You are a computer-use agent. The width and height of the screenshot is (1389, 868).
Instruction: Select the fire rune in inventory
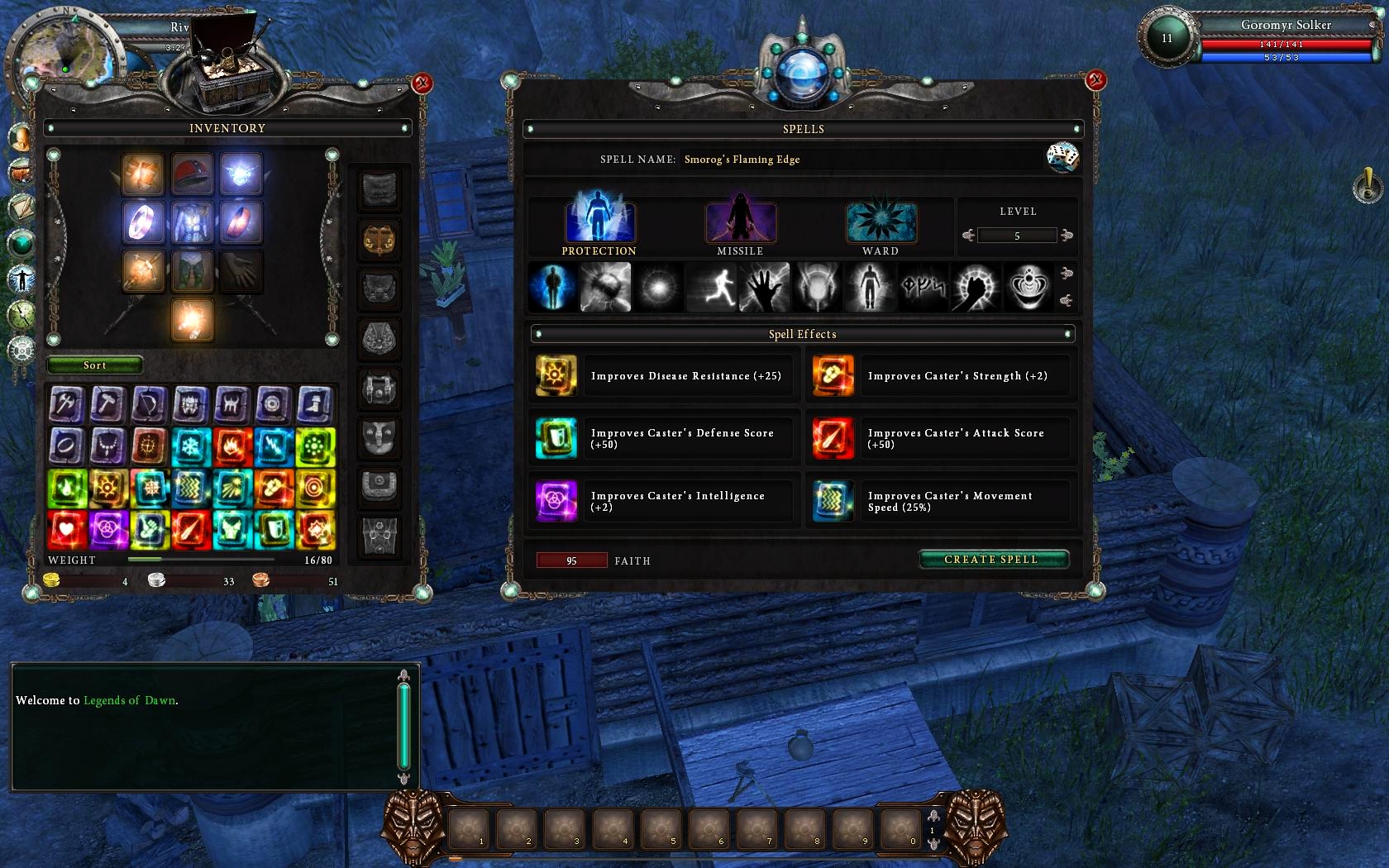tap(232, 447)
